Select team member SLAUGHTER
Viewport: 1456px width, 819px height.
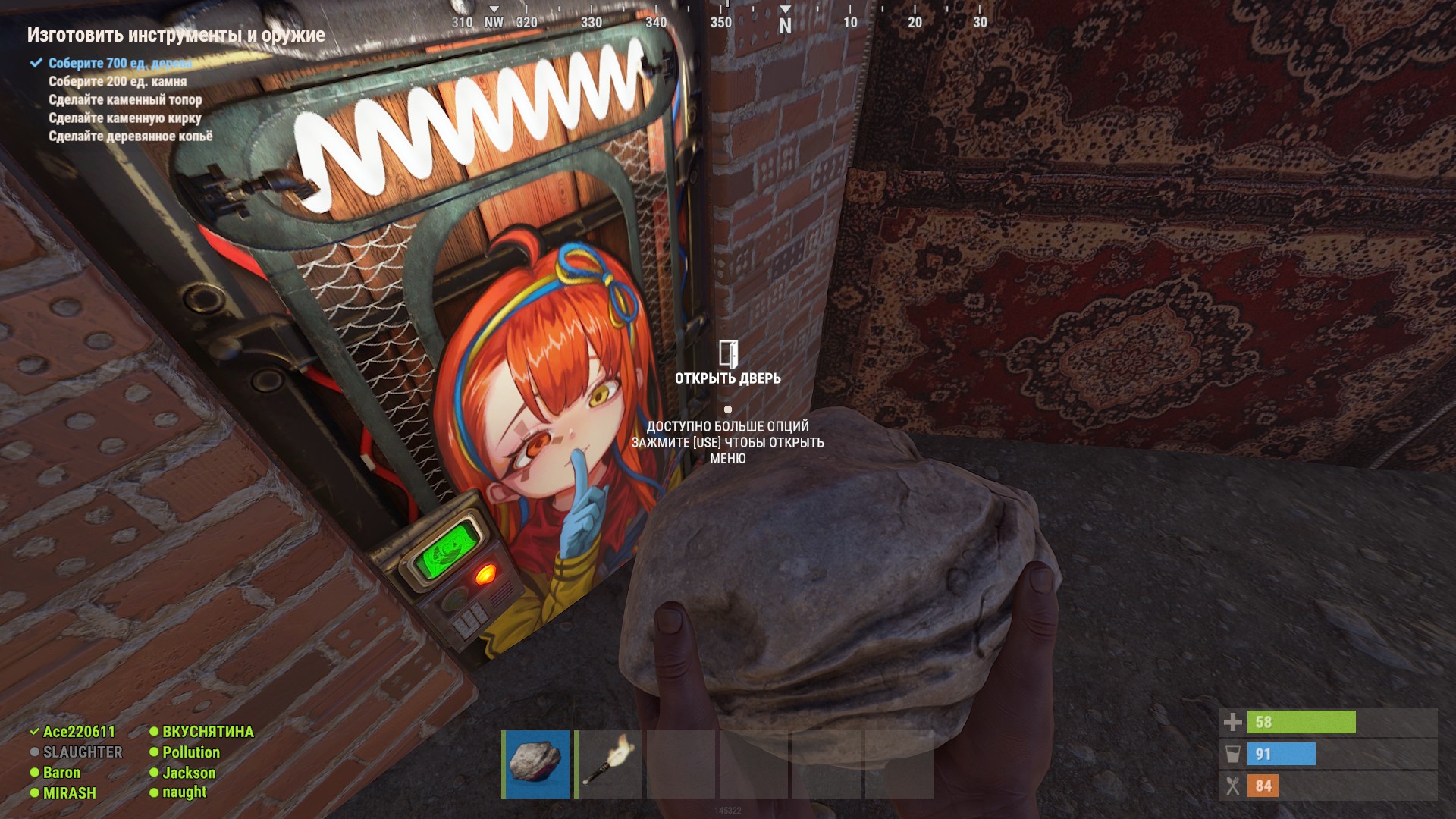82,752
